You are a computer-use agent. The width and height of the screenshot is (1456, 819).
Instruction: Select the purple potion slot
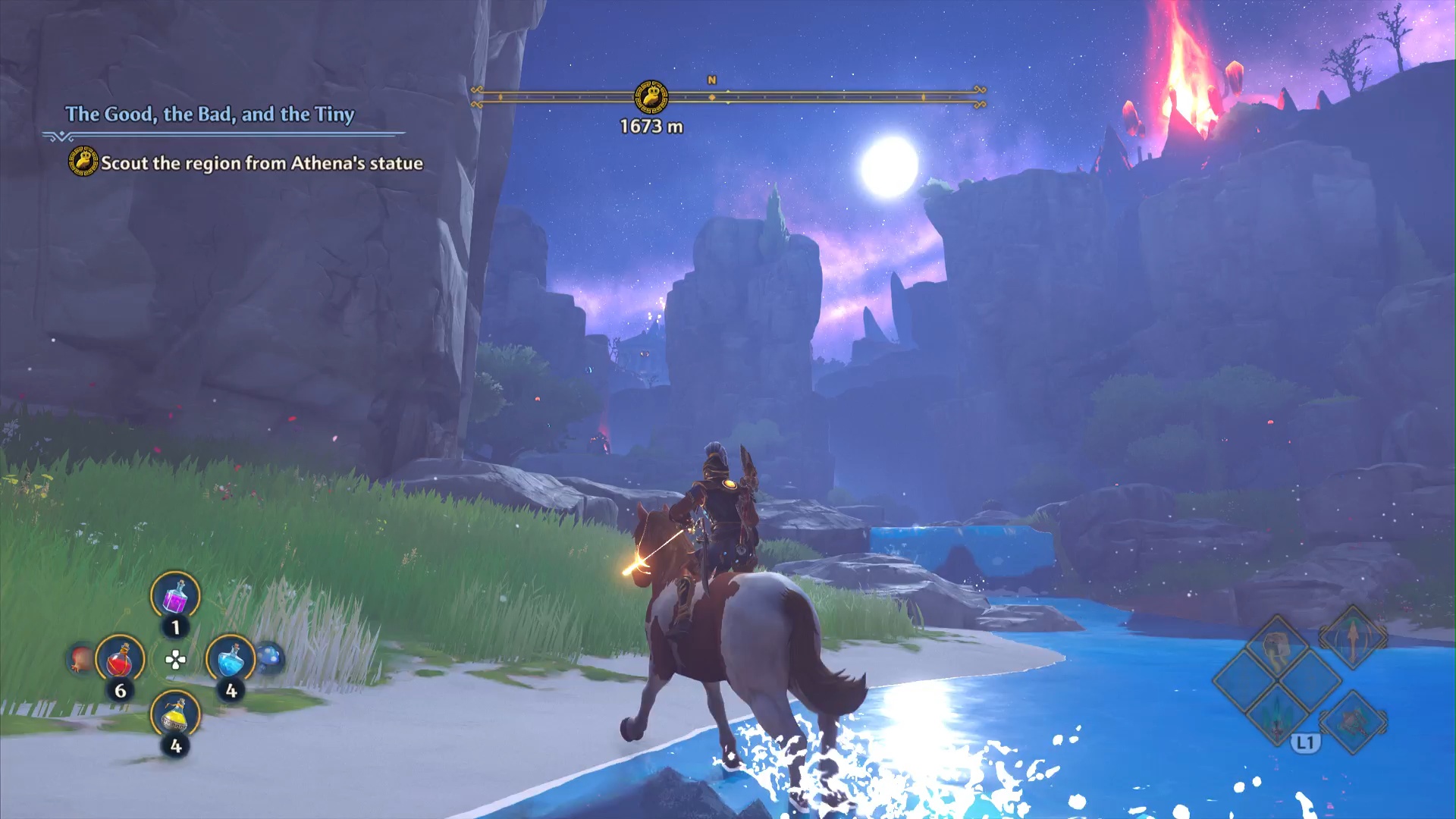175,597
